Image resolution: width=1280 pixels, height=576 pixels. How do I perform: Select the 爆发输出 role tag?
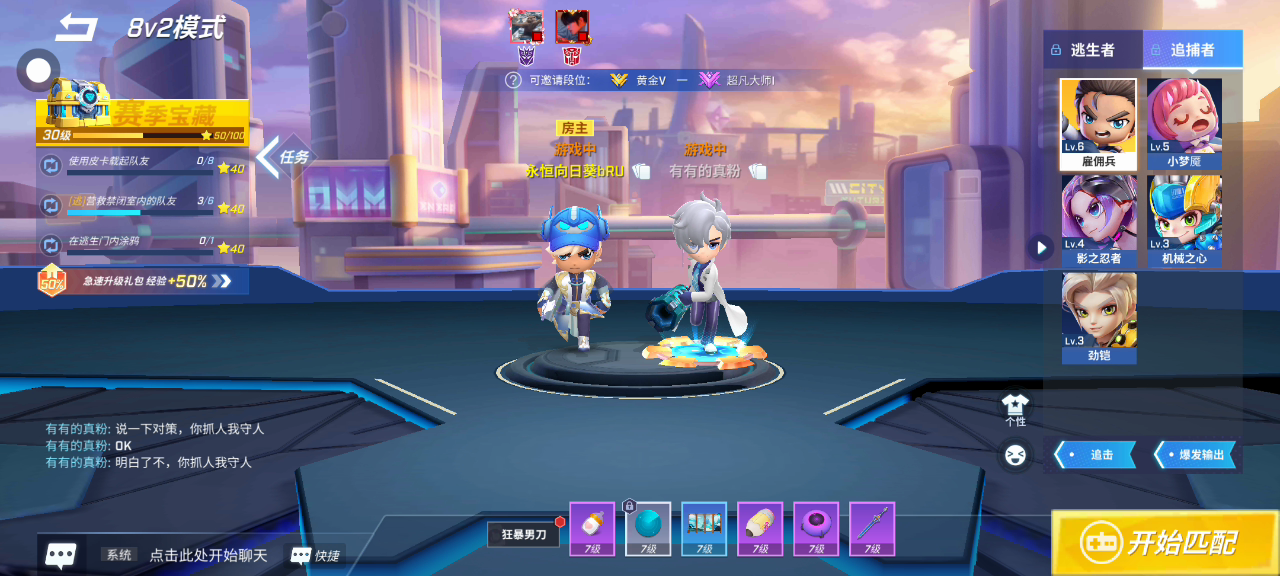pos(1196,455)
